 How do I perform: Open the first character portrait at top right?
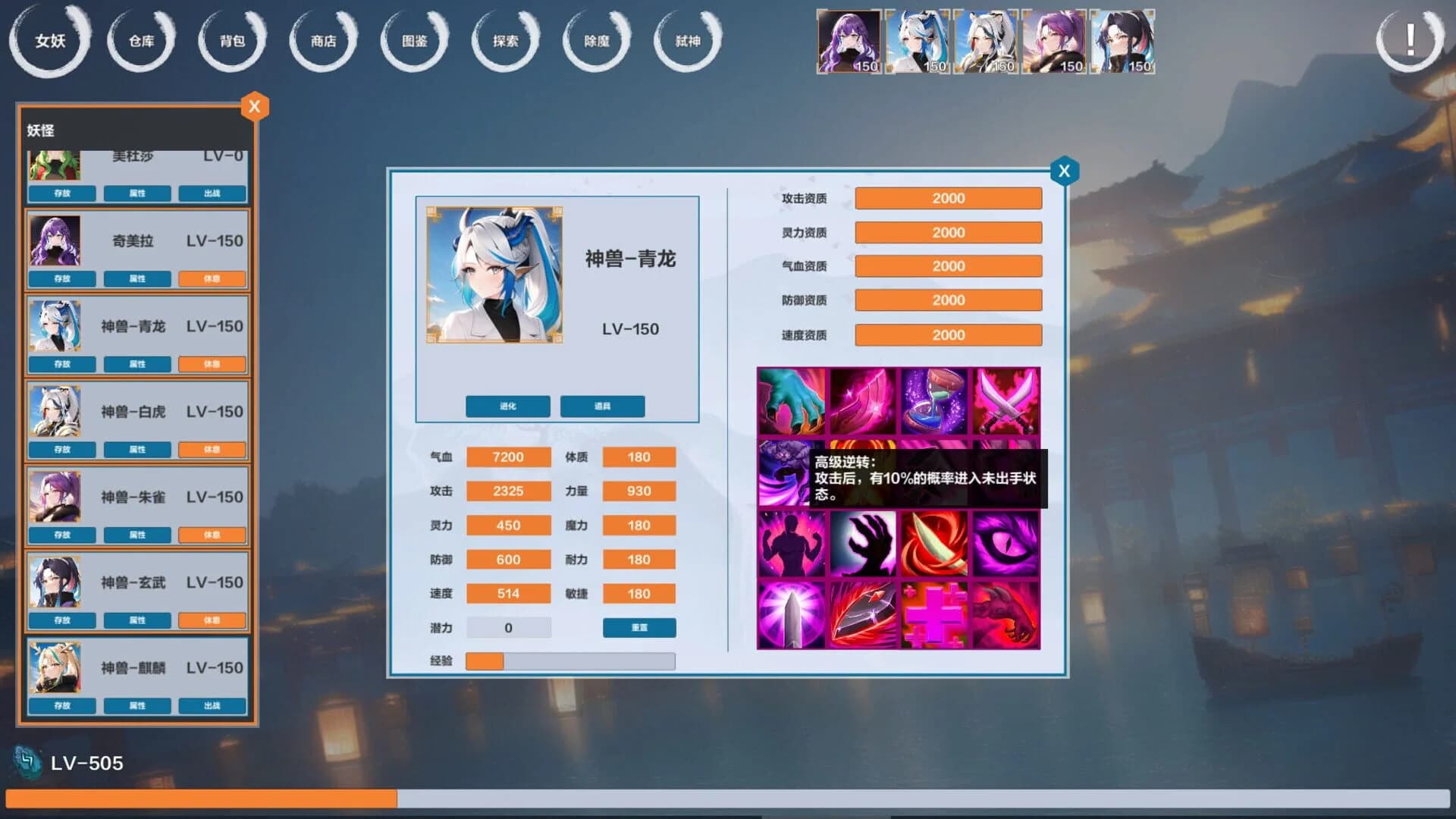click(x=848, y=42)
